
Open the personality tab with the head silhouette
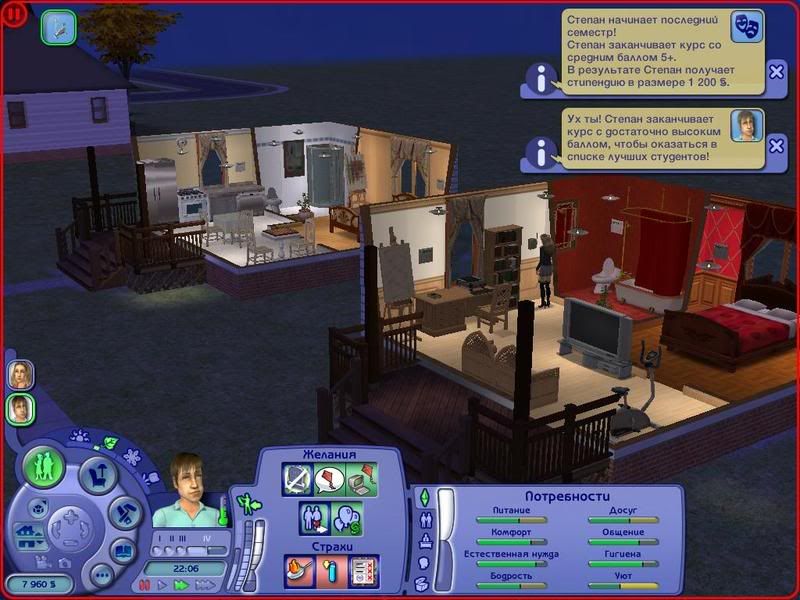pyautogui.click(x=422, y=563)
